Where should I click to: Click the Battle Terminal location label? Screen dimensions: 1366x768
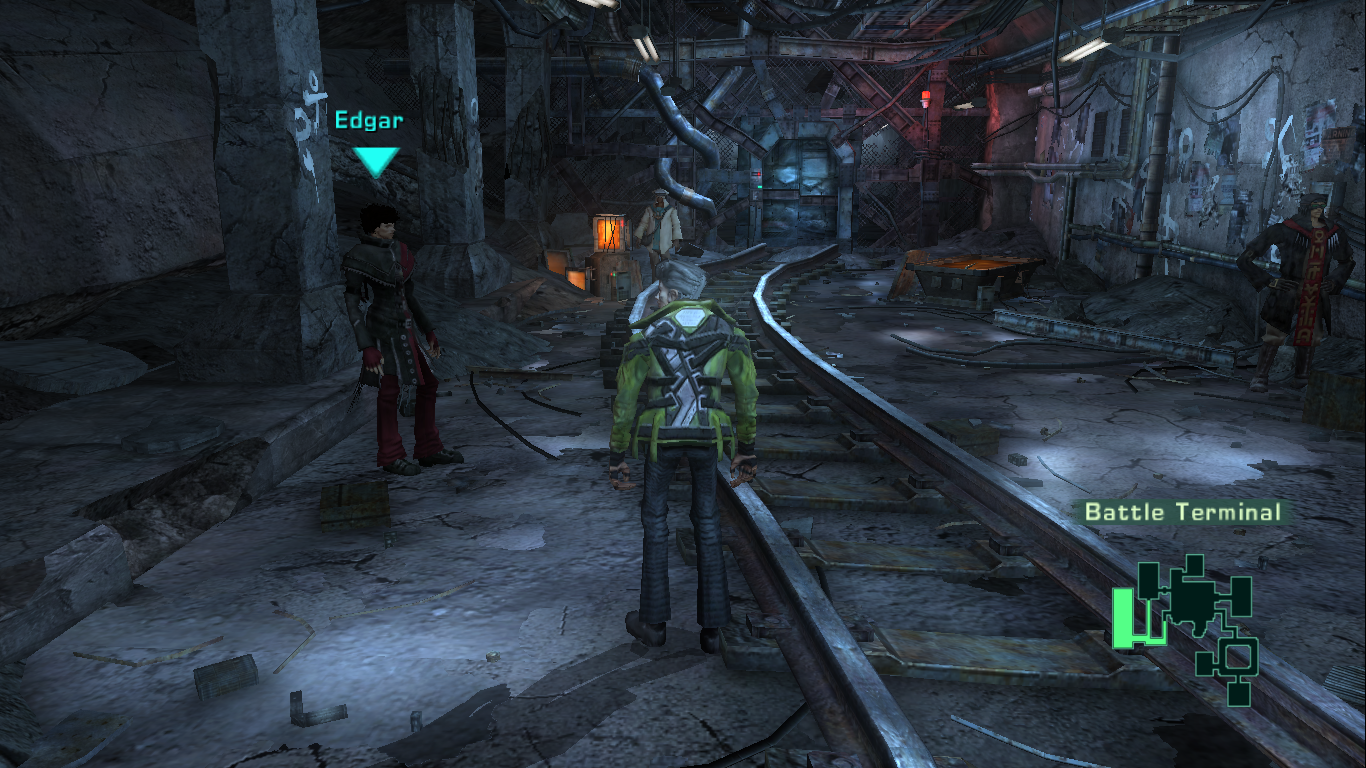point(1183,512)
